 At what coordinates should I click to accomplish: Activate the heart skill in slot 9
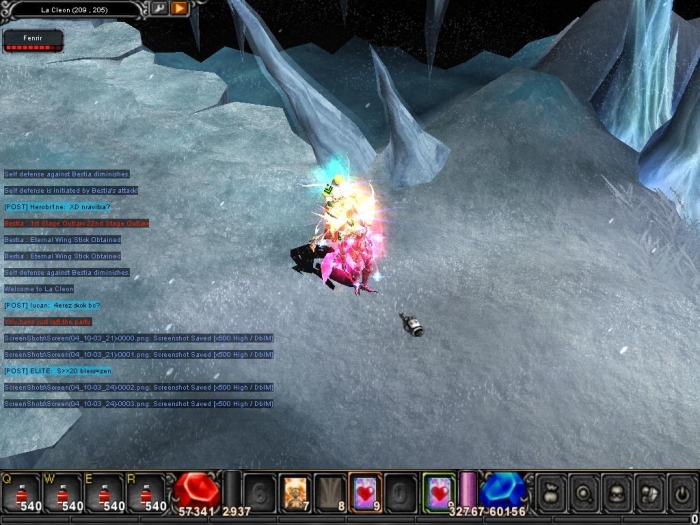(364, 491)
